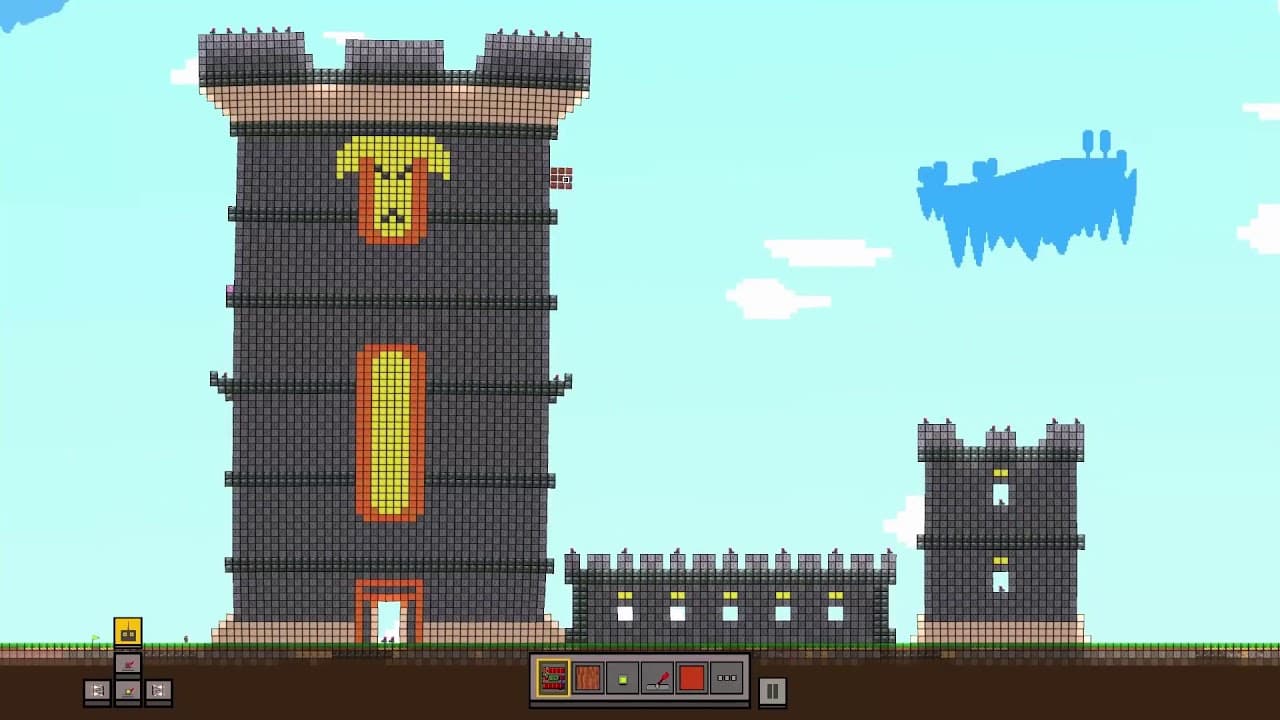The width and height of the screenshot is (1280, 720).
Task: Select the wooden plank block in the hotbar
Action: tap(589, 678)
